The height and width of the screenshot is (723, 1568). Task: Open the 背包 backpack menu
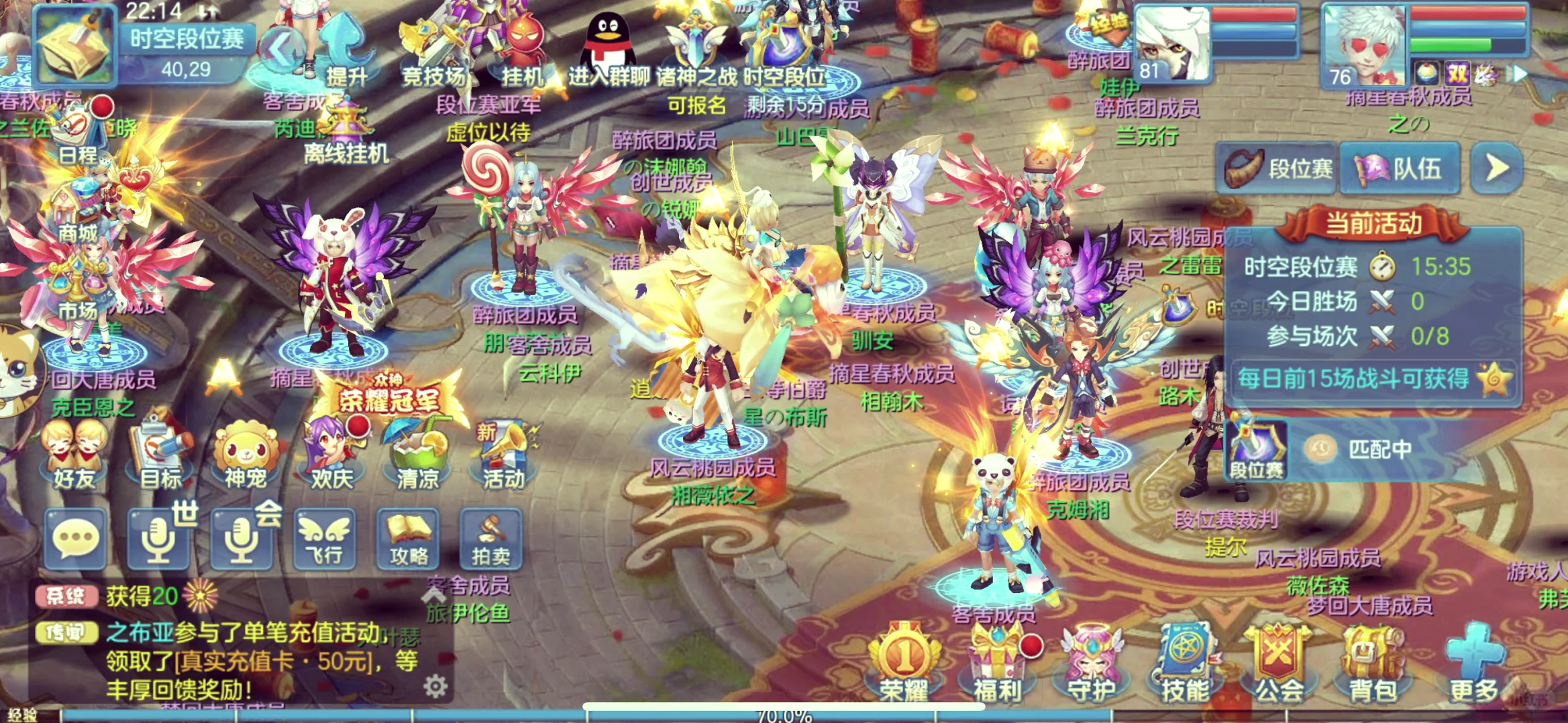[x=1371, y=664]
